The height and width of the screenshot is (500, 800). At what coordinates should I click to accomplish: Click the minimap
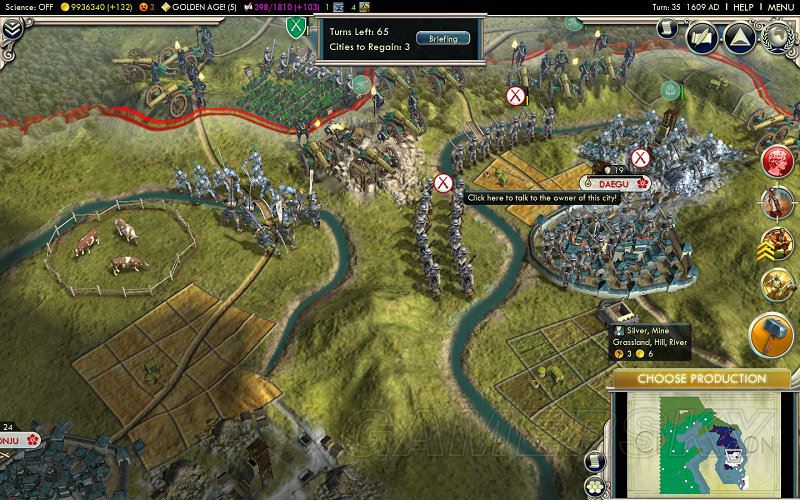click(x=700, y=440)
